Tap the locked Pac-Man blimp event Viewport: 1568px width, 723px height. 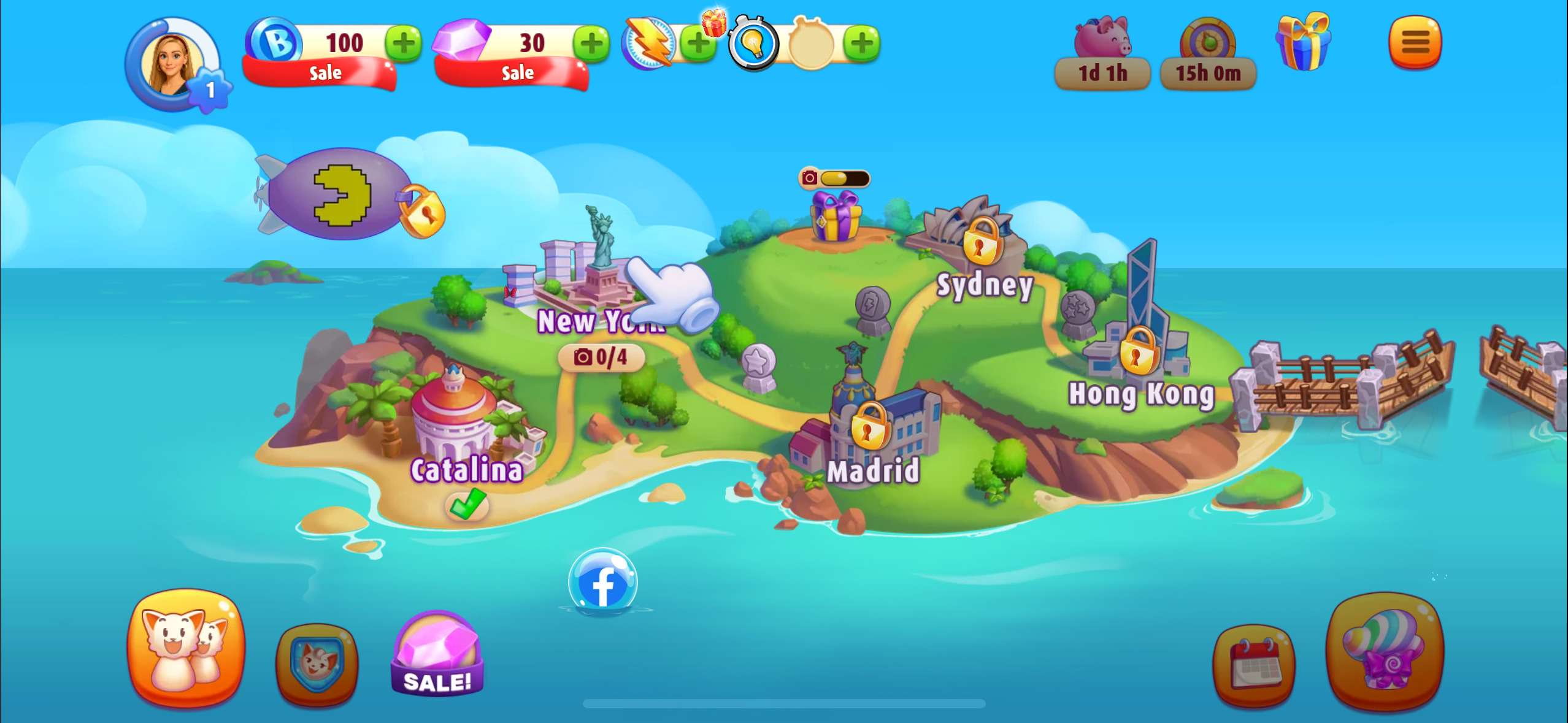point(344,195)
